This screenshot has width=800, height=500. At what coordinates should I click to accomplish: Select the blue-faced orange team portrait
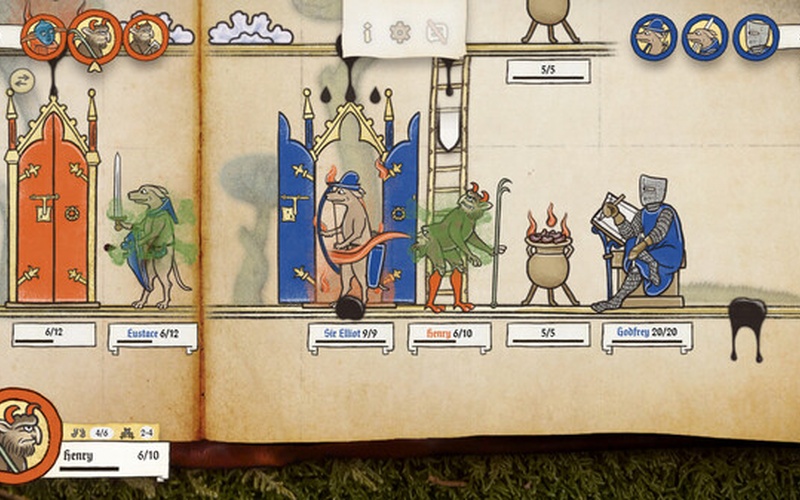[x=42, y=37]
